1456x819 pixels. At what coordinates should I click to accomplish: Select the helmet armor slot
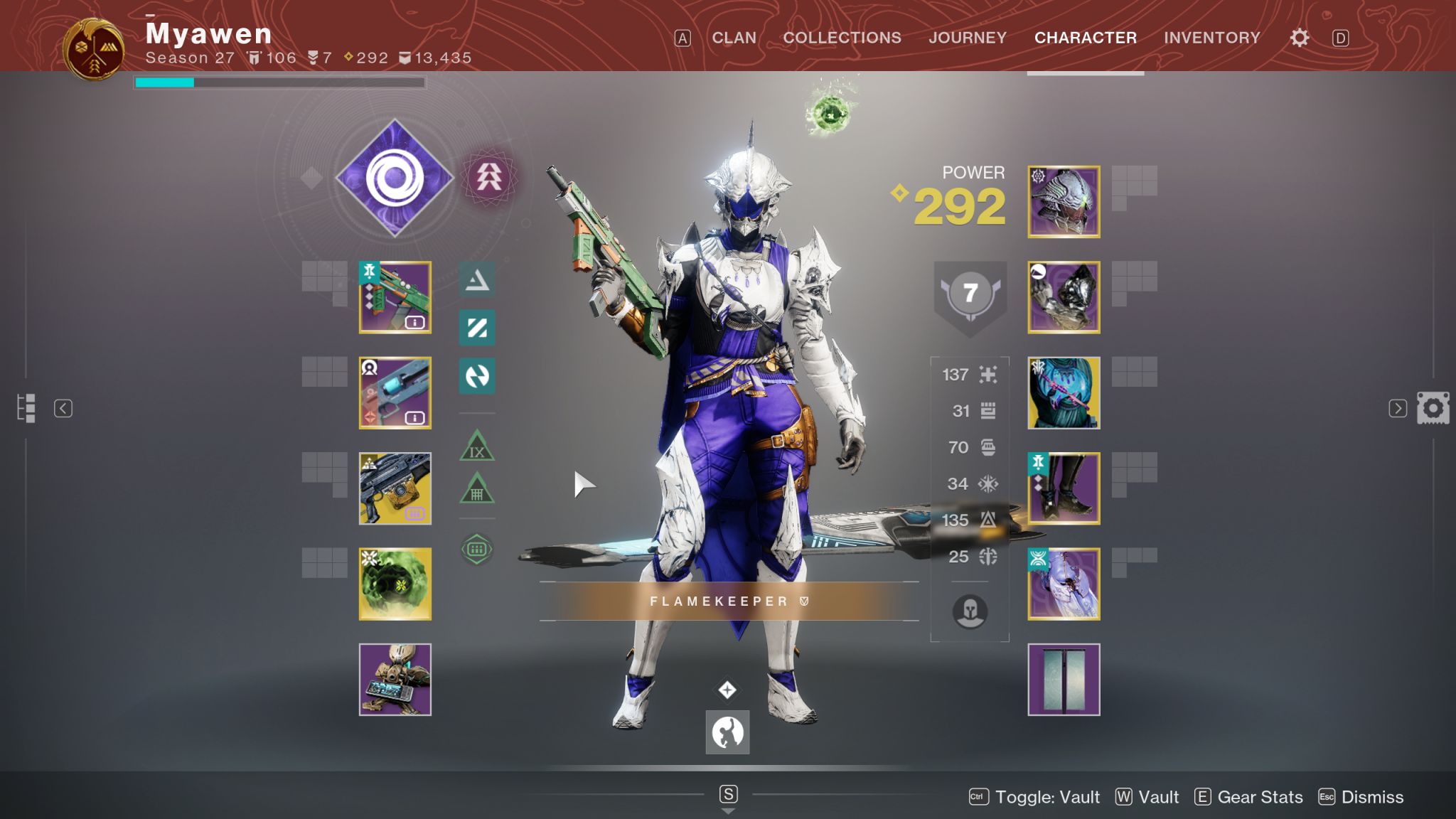click(x=1064, y=202)
